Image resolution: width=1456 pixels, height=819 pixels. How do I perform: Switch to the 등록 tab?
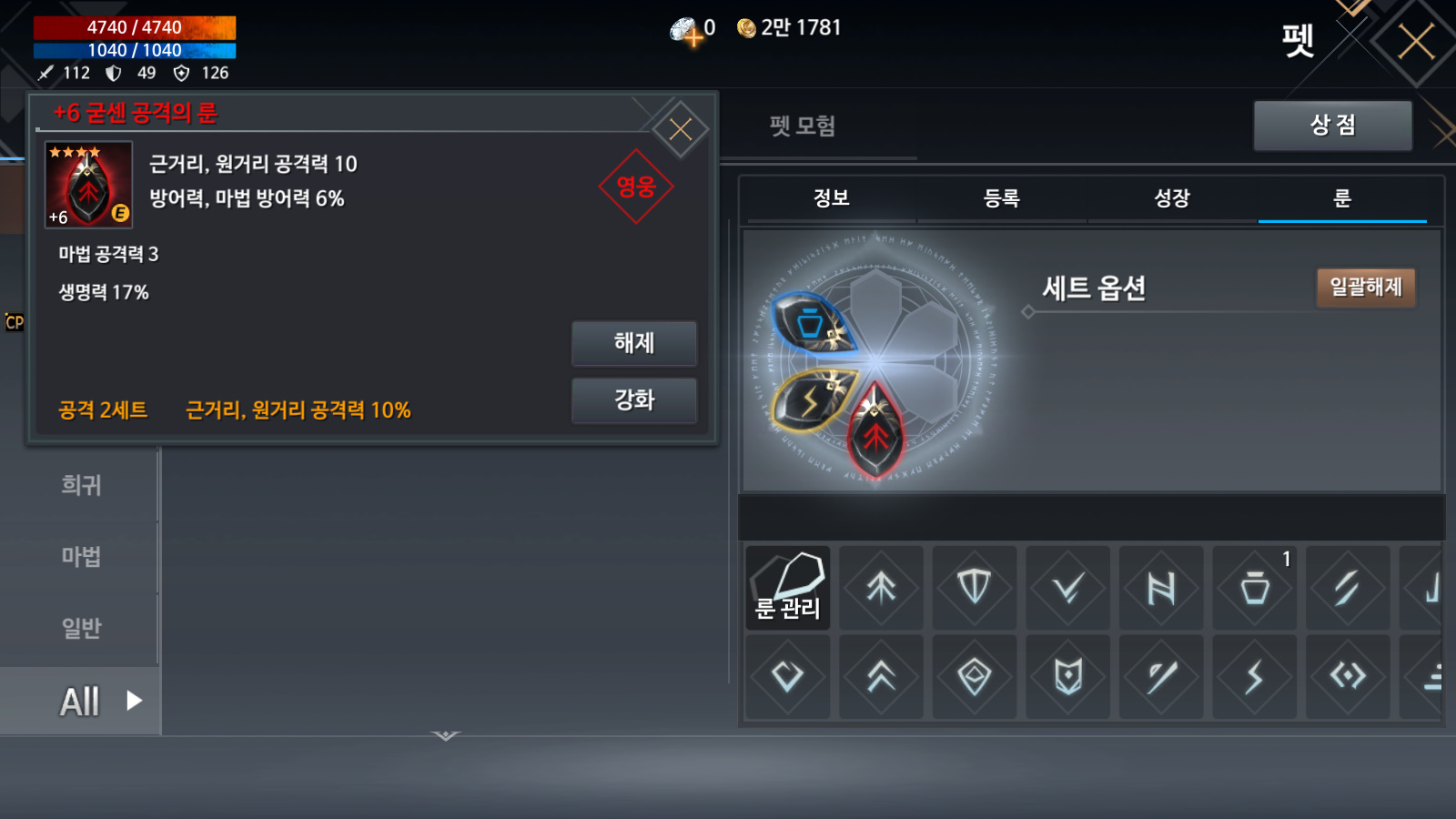1001,198
